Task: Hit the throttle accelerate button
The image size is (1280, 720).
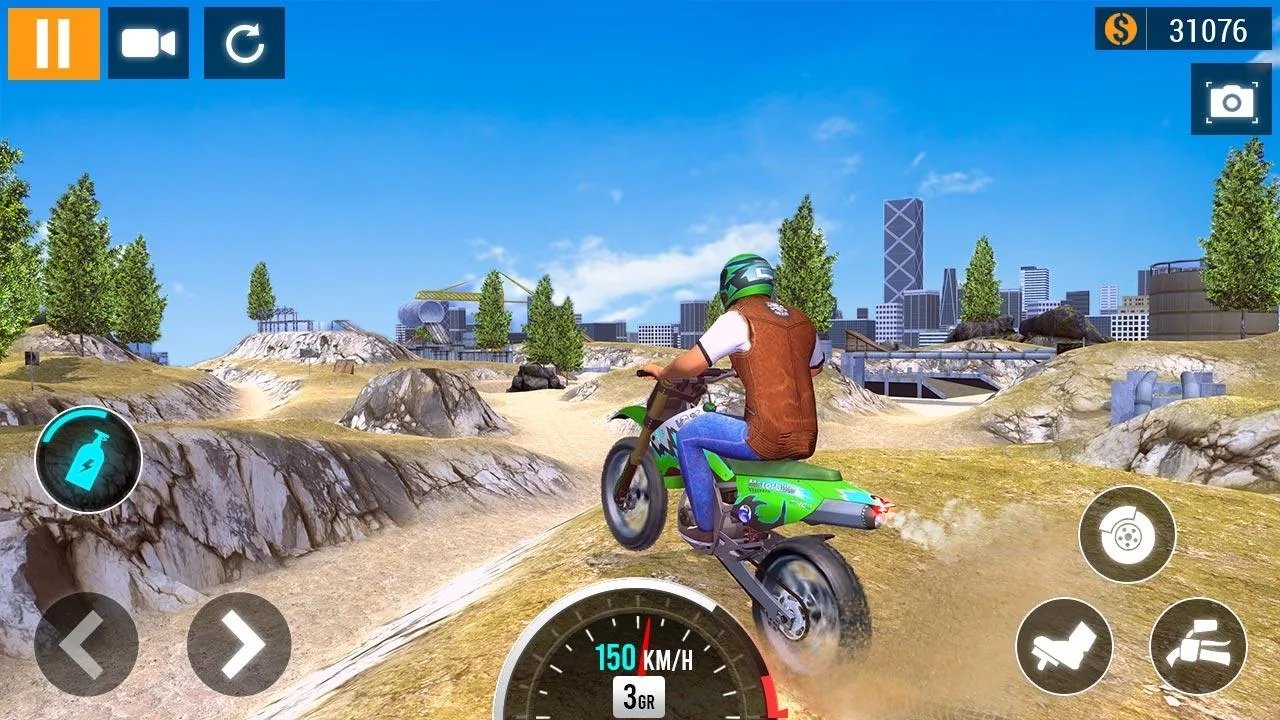Action: point(1198,646)
